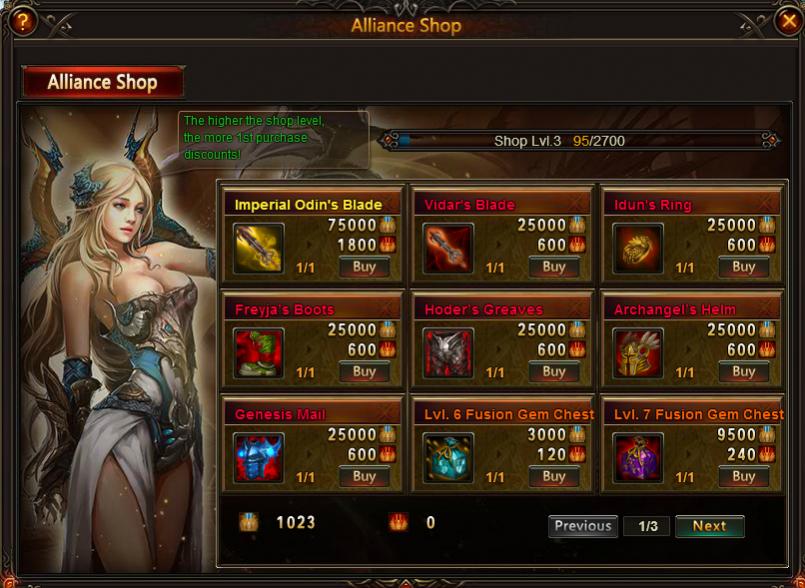
Task: Buy Genesis Mail
Action: pyautogui.click(x=364, y=477)
